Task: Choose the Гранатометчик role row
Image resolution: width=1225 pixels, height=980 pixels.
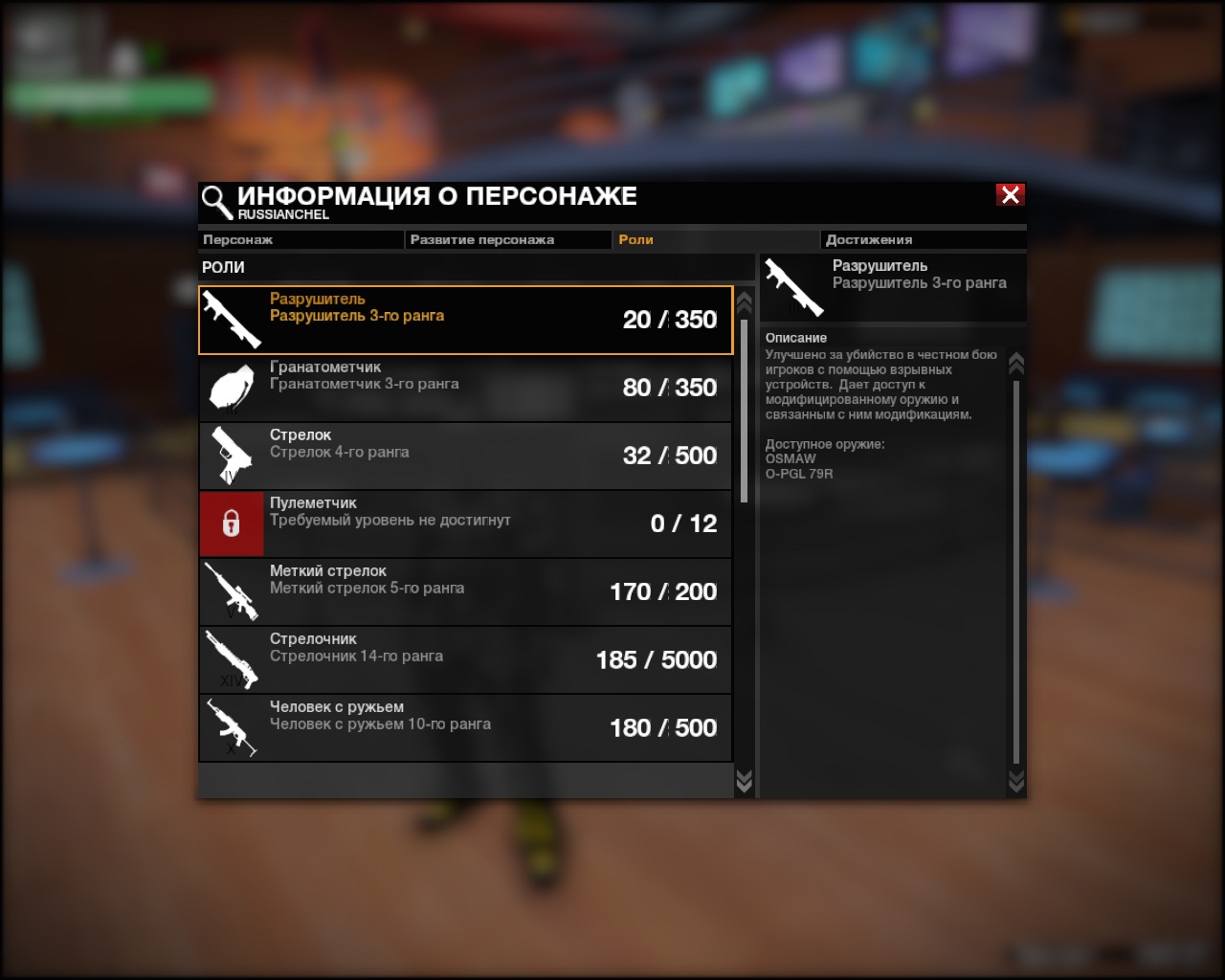Action: [465, 388]
